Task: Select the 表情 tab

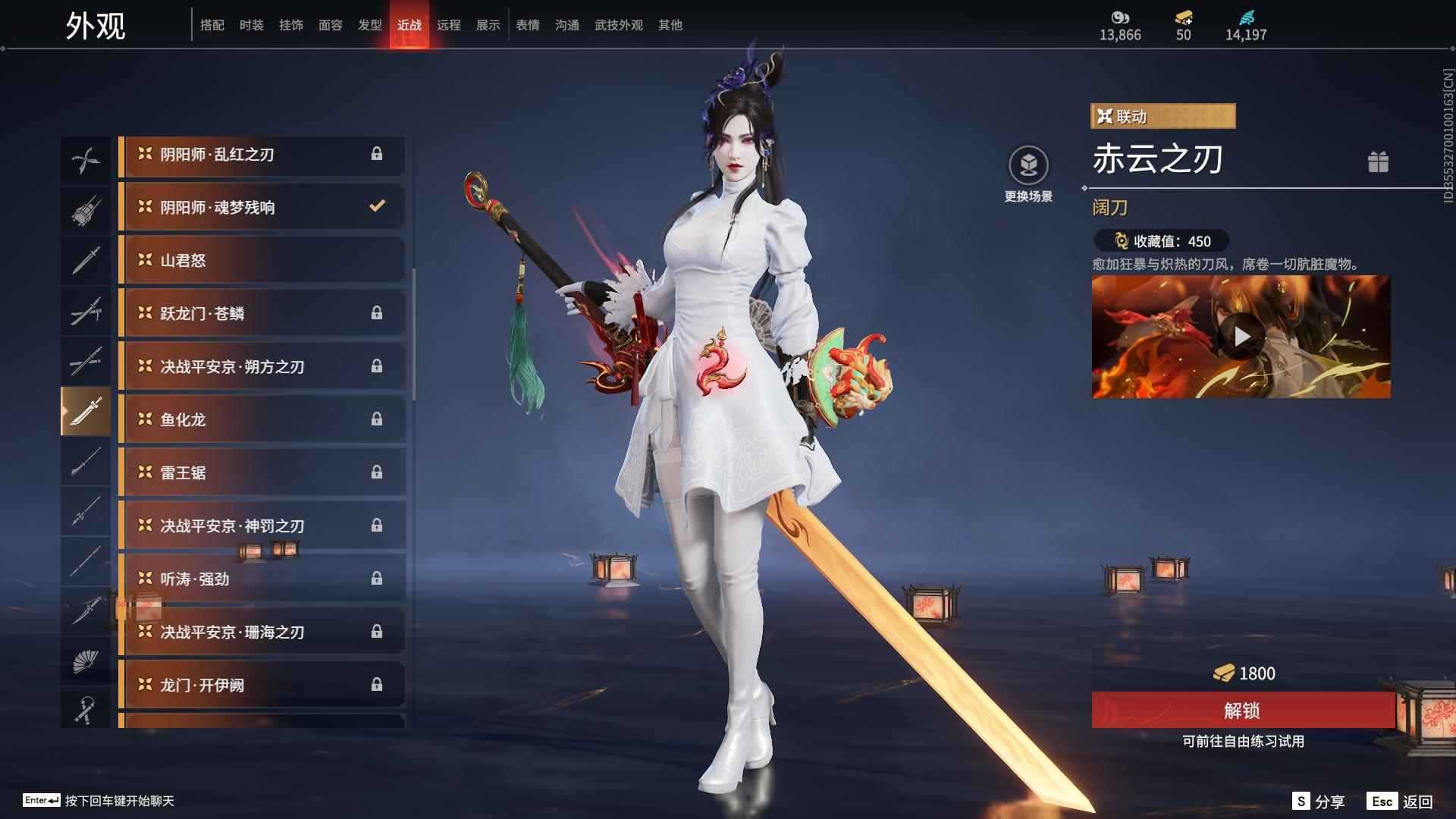Action: point(527,25)
